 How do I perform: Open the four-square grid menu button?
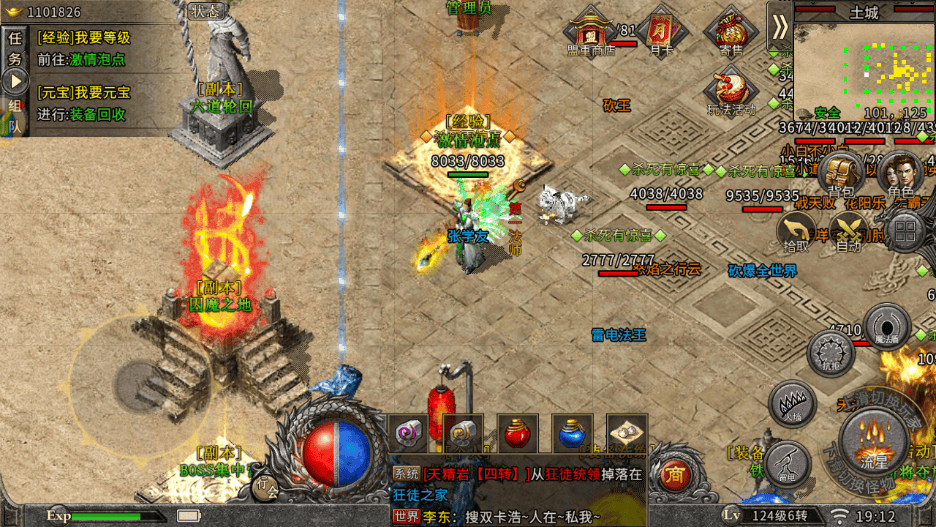tap(906, 232)
